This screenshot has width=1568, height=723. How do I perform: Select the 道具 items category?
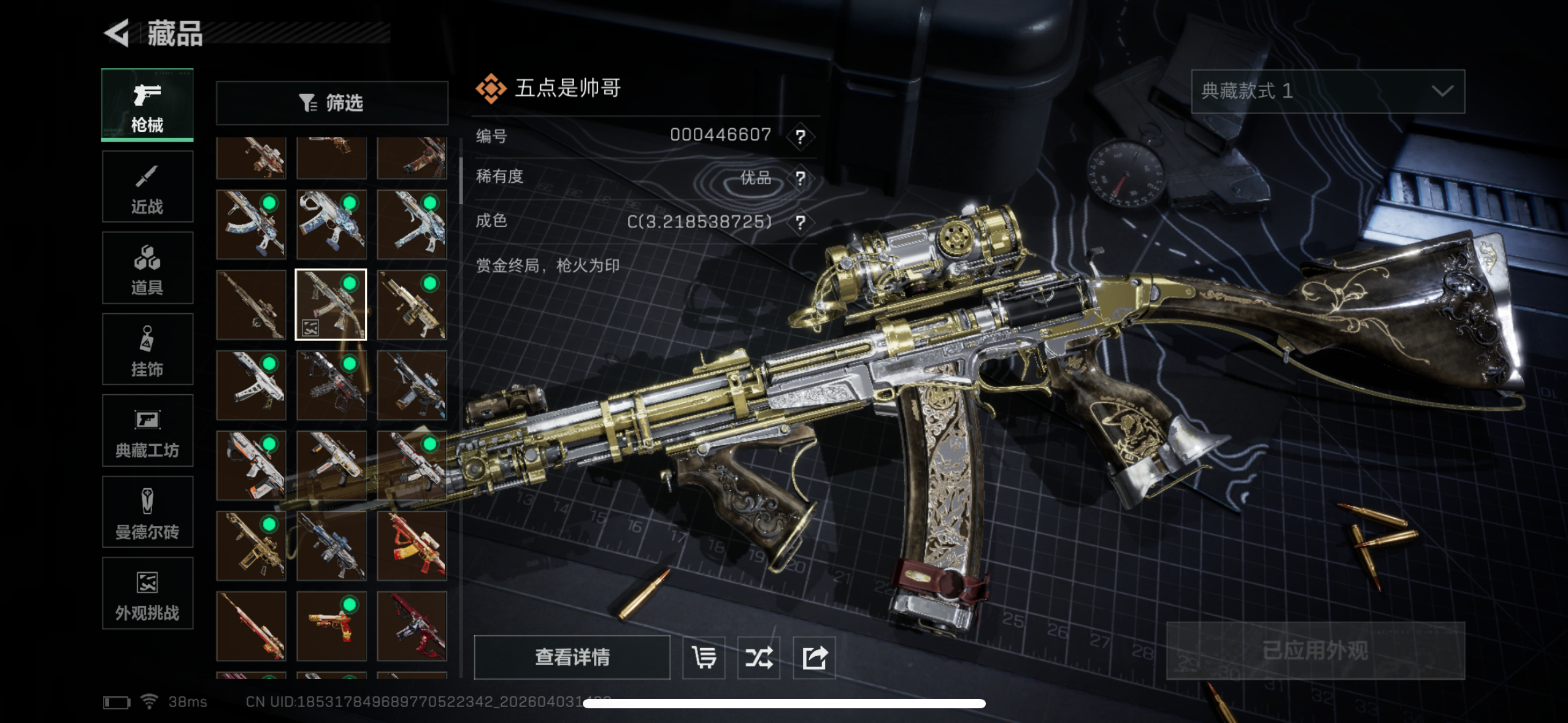[147, 268]
